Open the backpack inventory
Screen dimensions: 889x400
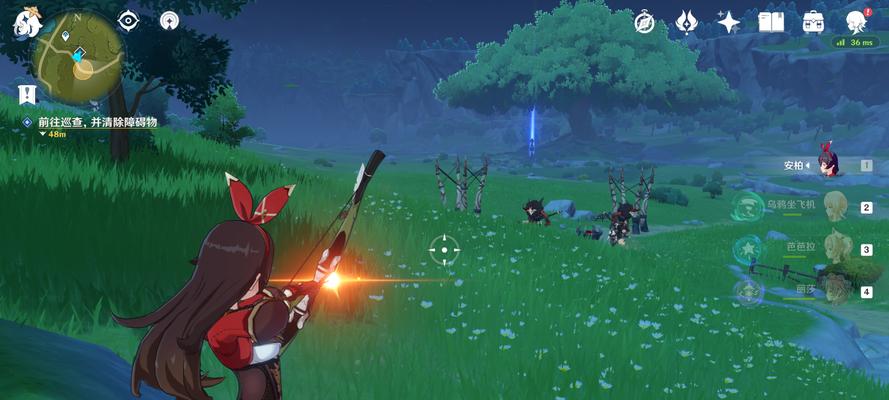(x=813, y=22)
